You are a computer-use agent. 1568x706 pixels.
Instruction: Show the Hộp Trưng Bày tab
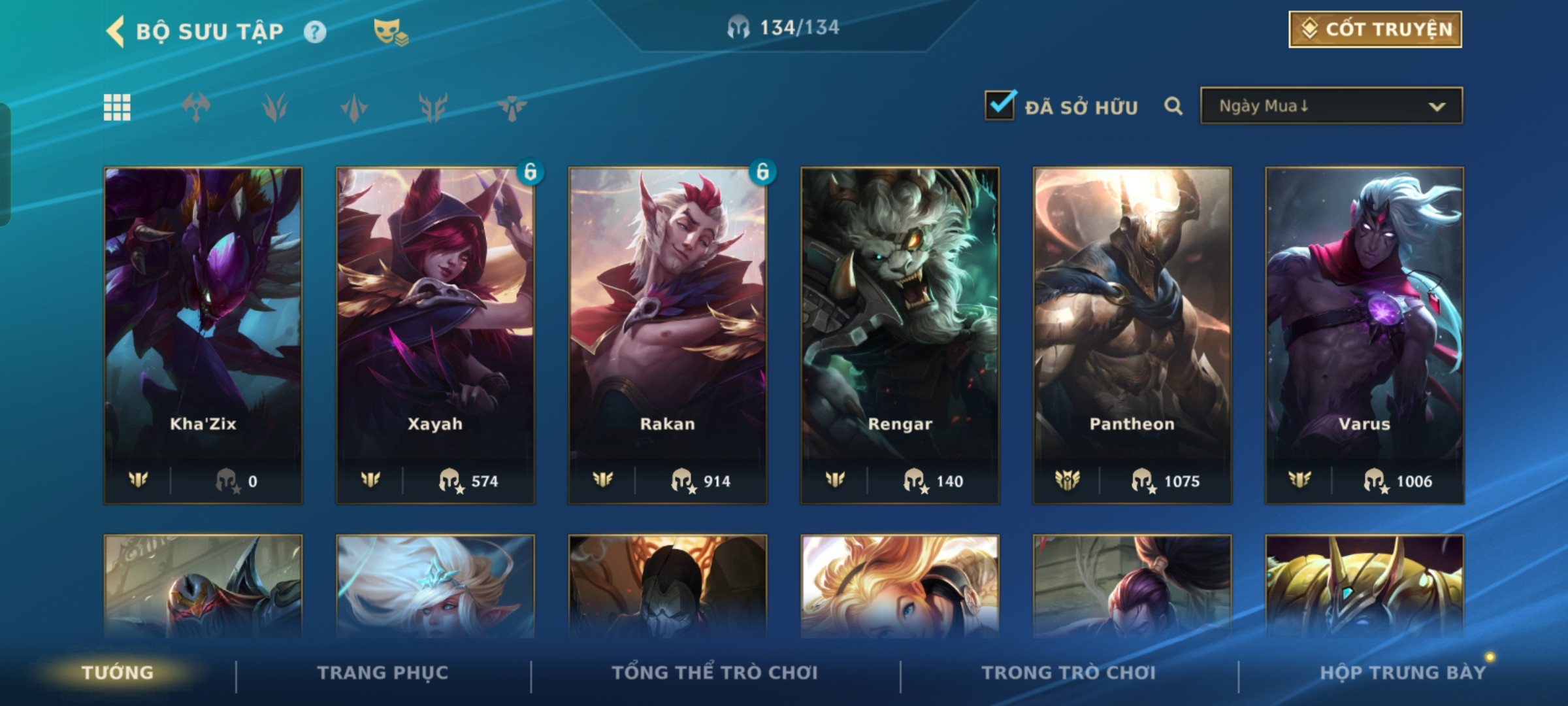coord(1403,673)
